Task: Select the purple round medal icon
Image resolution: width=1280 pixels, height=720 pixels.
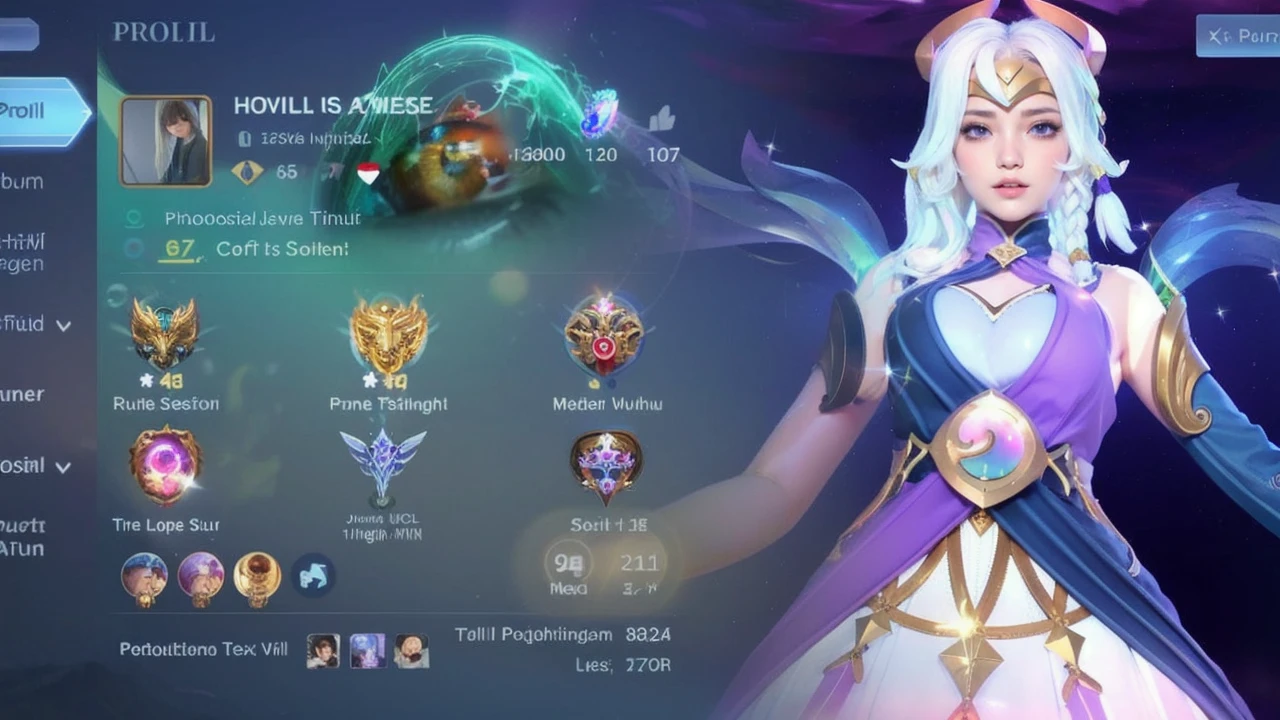Action: tap(200, 575)
